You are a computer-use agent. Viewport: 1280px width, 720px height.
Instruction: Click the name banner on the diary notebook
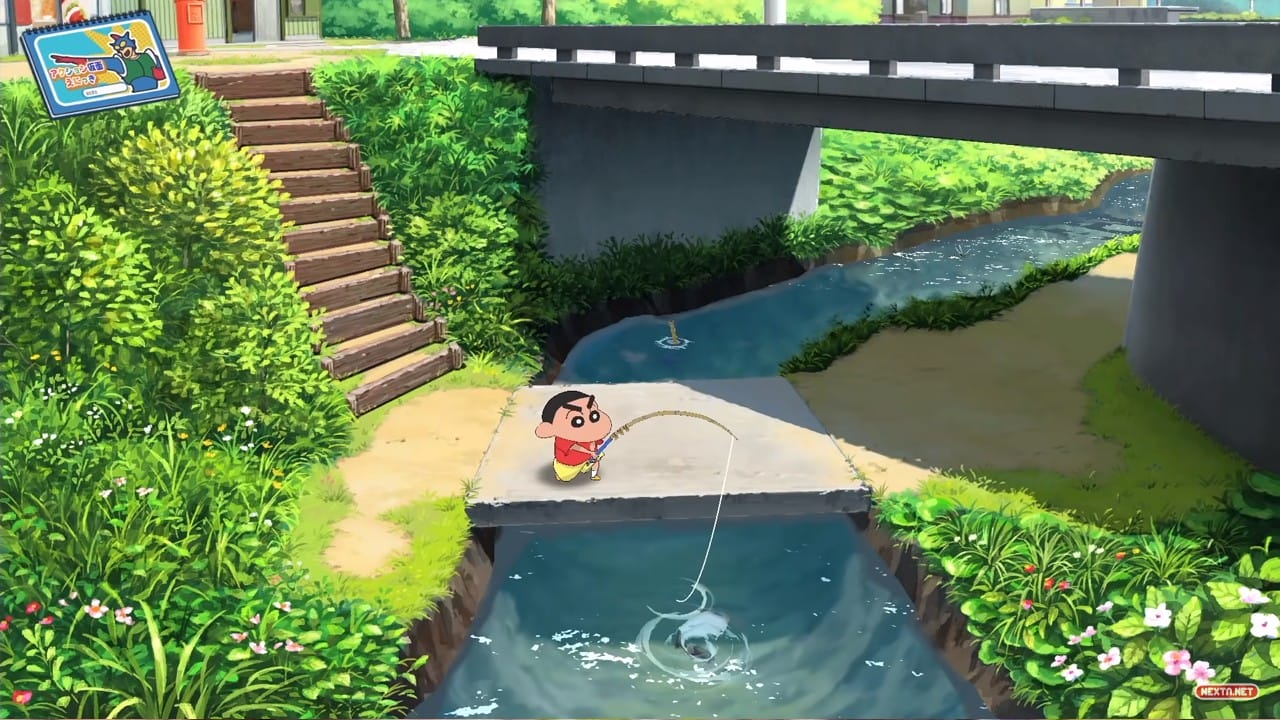[105, 90]
